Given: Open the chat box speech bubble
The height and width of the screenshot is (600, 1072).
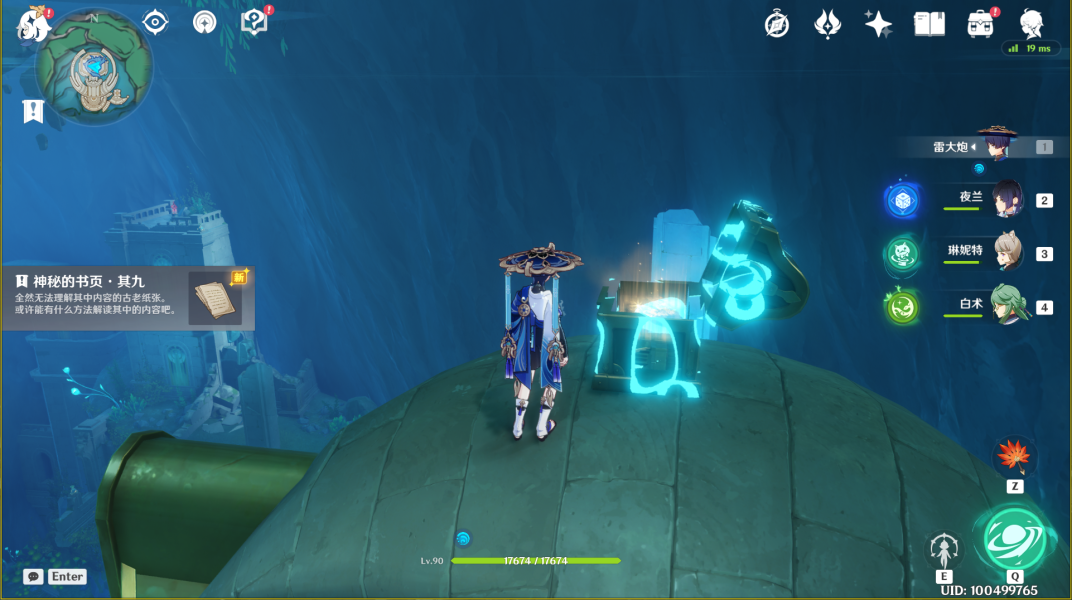Looking at the screenshot, I should coord(33,577).
